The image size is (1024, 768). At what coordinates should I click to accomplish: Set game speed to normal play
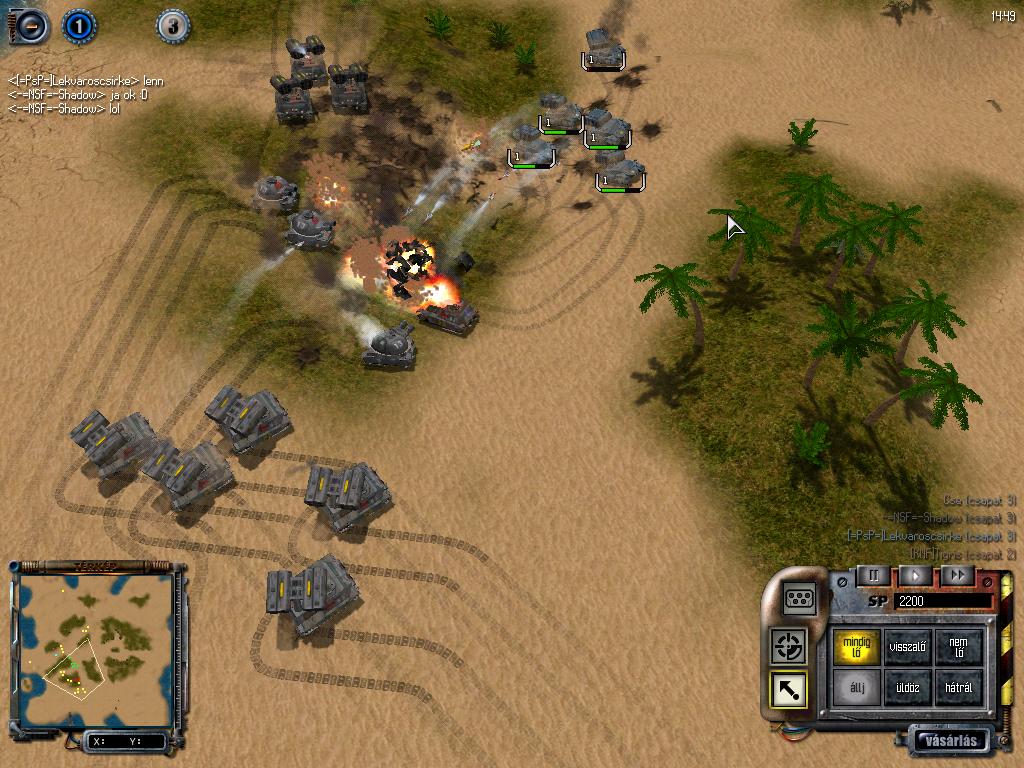pos(914,575)
